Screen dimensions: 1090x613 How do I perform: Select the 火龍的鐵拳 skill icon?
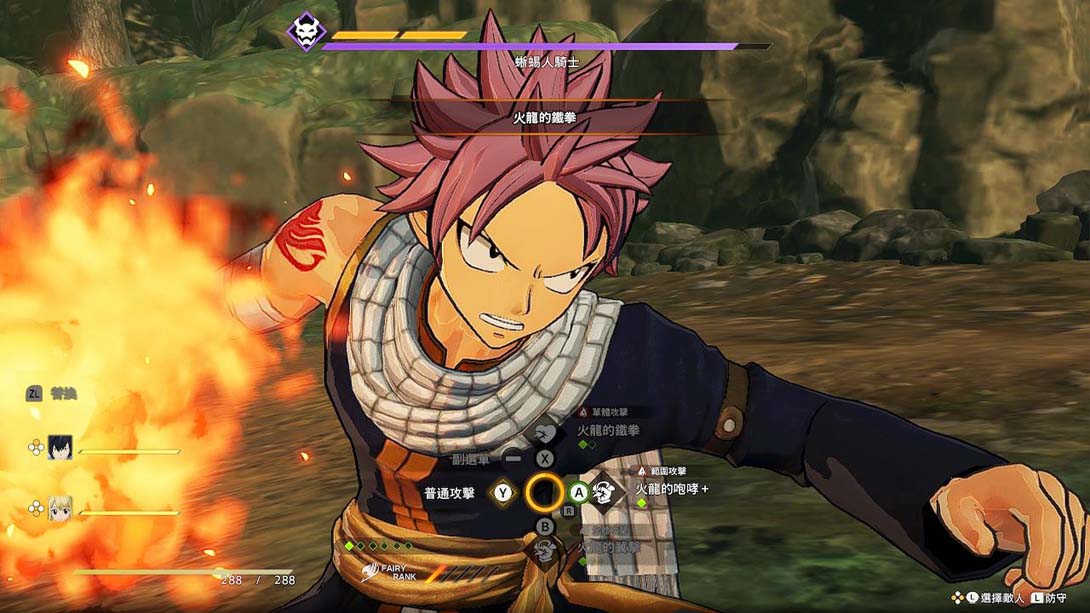(546, 433)
